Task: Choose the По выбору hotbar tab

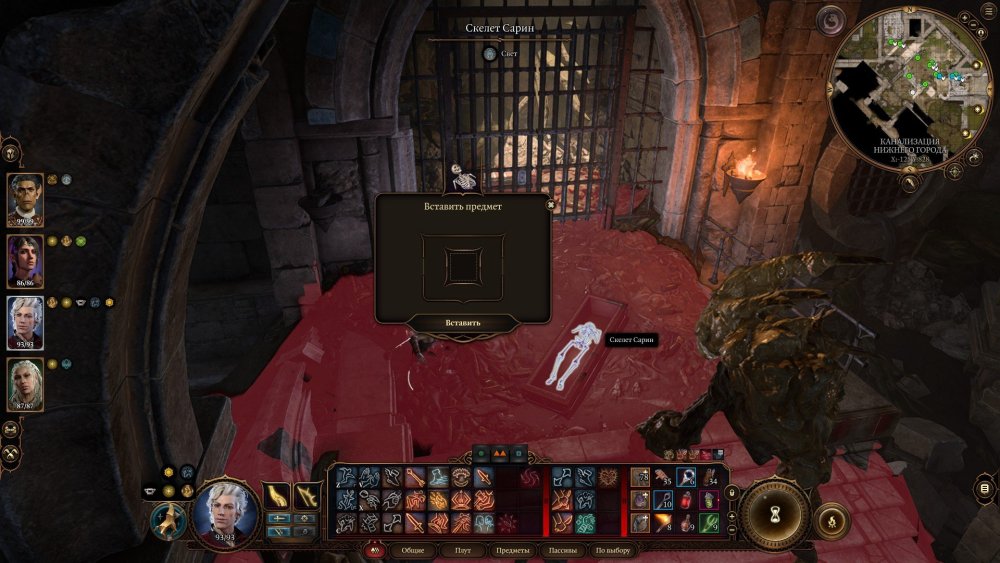Action: 613,551
